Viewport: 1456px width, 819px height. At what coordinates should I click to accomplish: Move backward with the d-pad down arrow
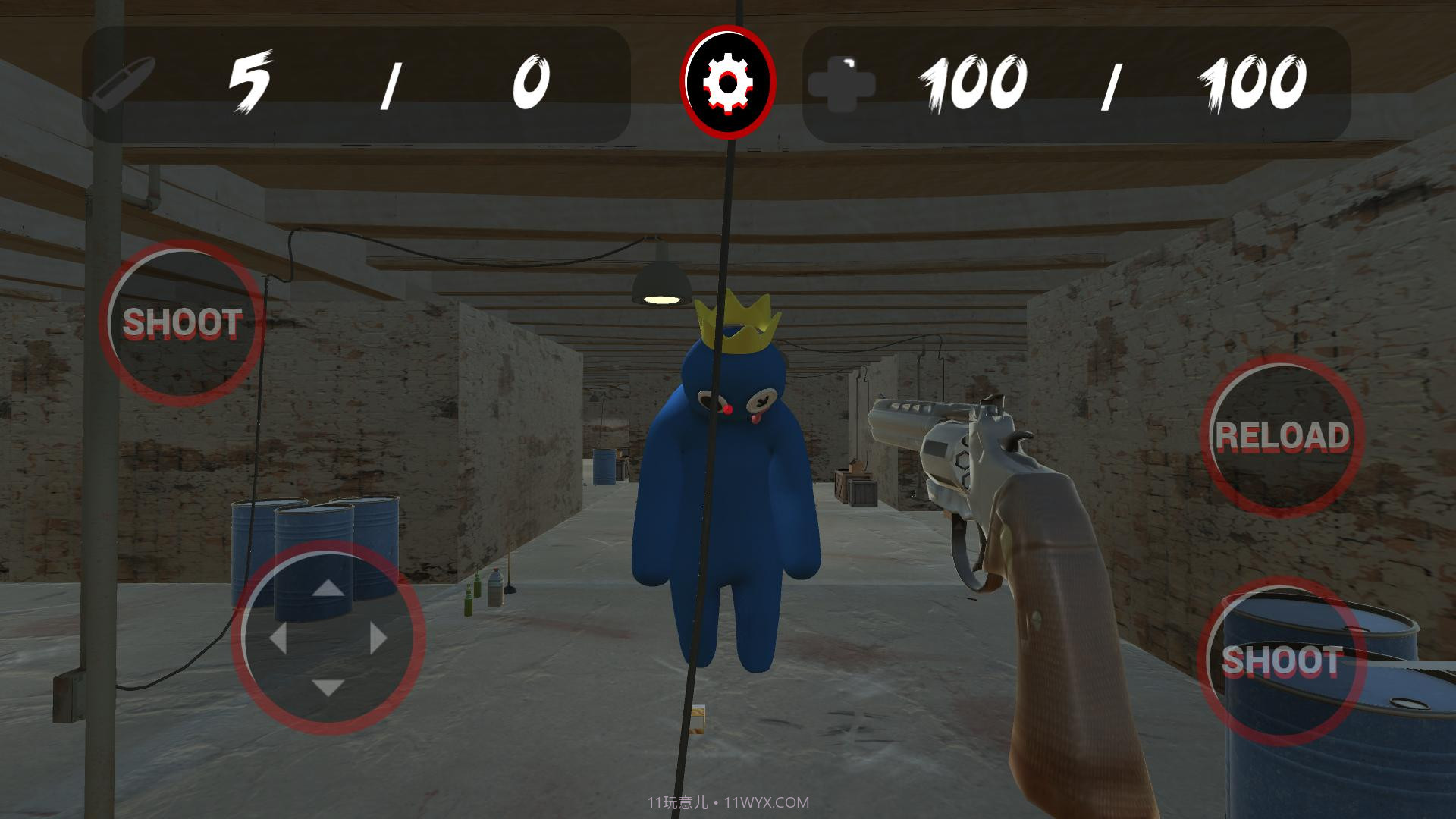328,688
